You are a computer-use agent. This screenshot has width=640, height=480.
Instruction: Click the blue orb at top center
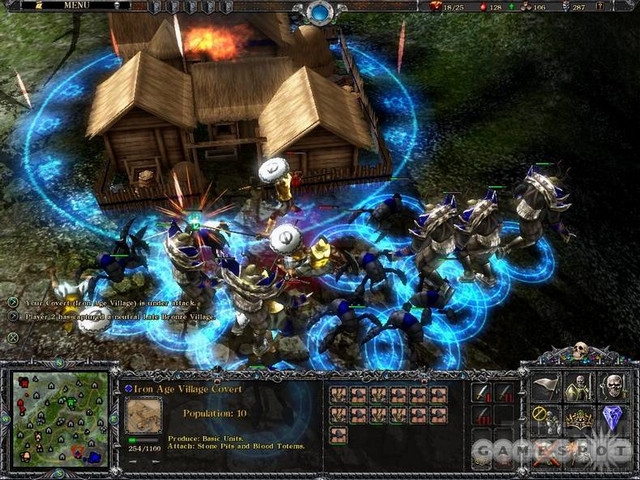tap(321, 12)
